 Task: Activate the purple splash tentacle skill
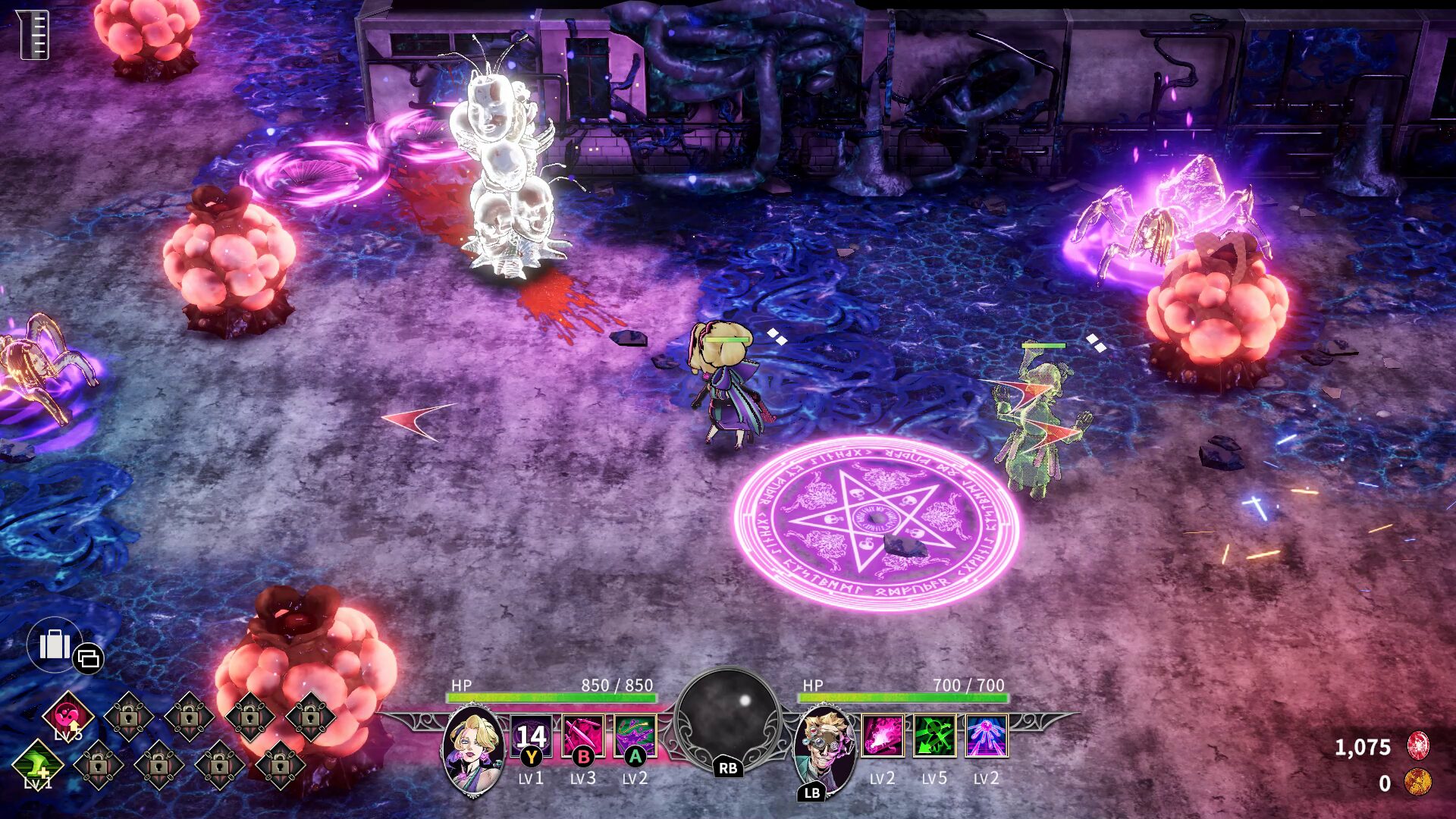click(x=635, y=736)
